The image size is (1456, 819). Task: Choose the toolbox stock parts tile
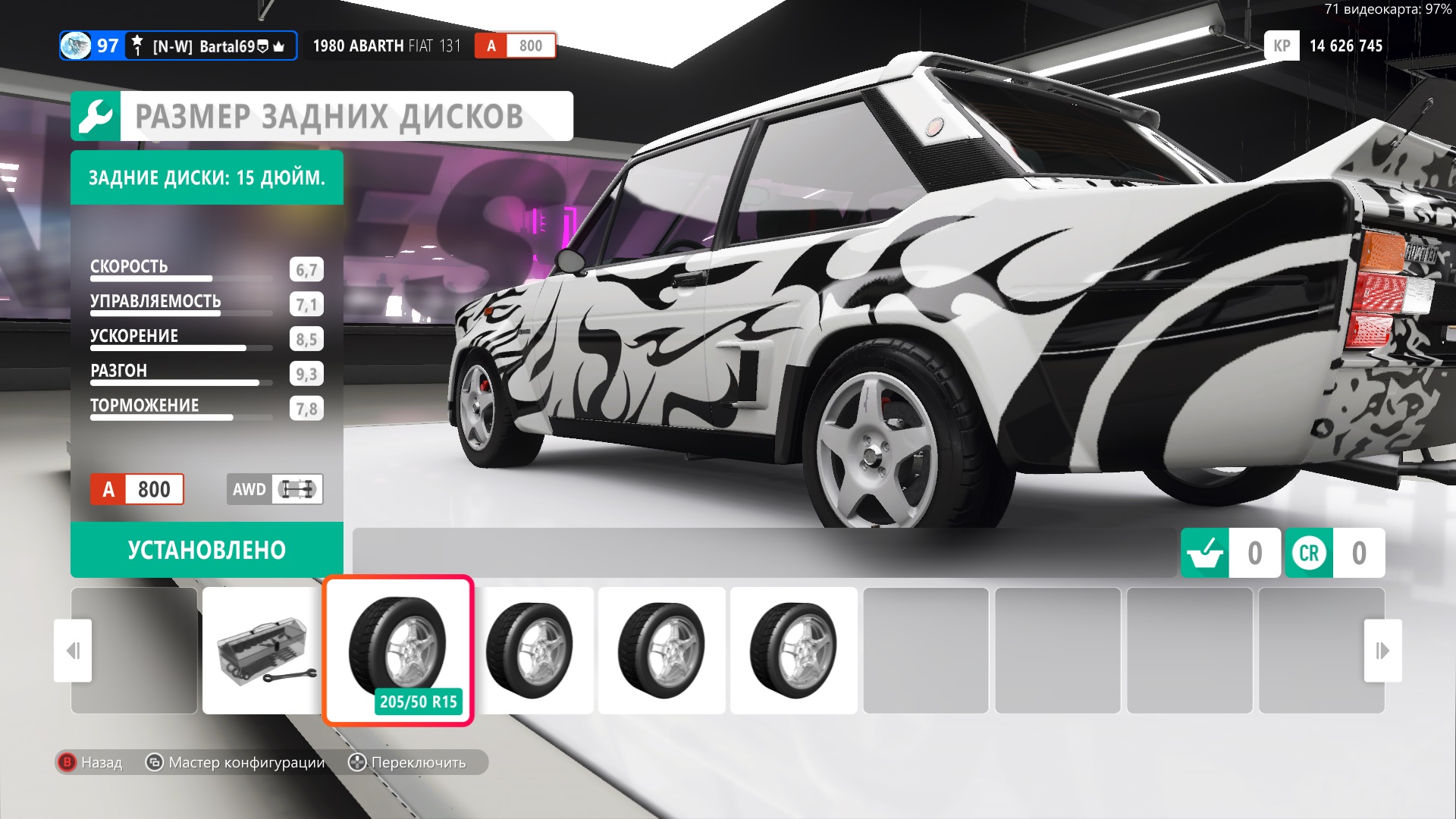263,650
